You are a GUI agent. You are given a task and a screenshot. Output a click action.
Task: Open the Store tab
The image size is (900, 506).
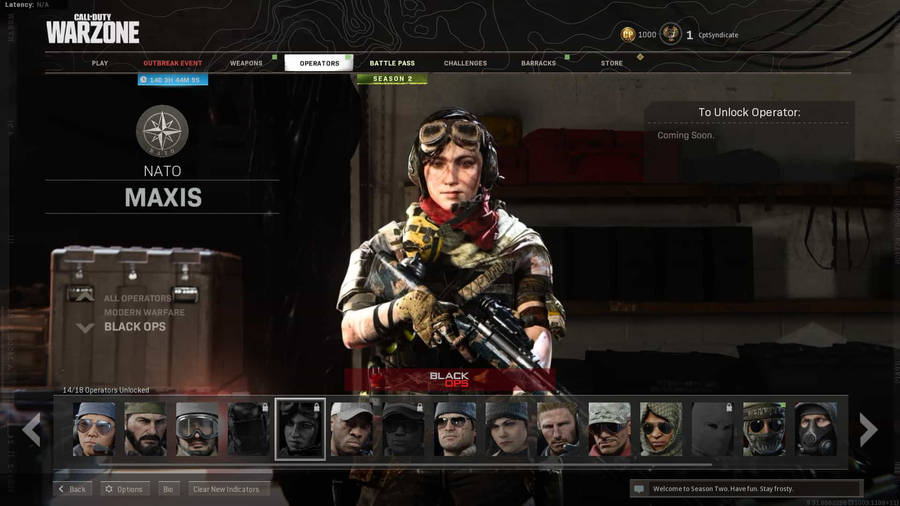[612, 63]
